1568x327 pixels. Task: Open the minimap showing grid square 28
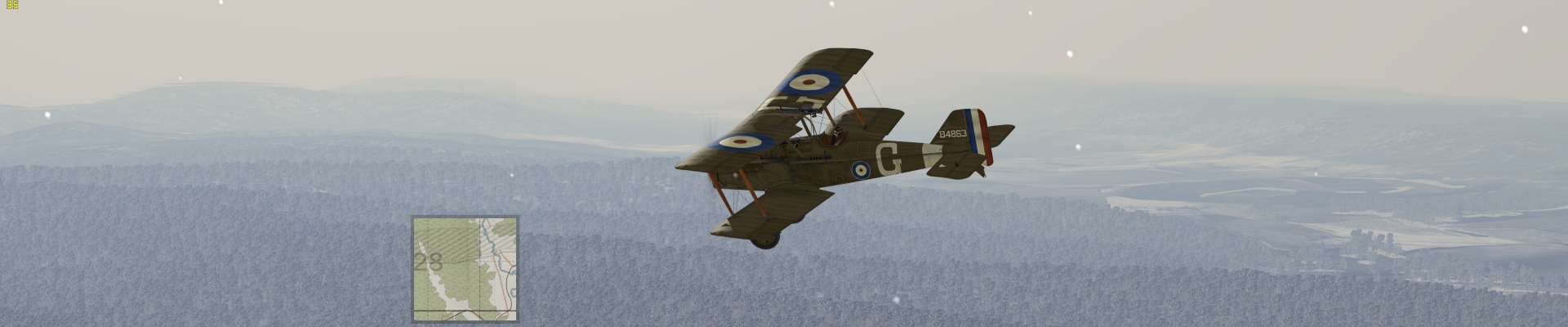[465, 269]
